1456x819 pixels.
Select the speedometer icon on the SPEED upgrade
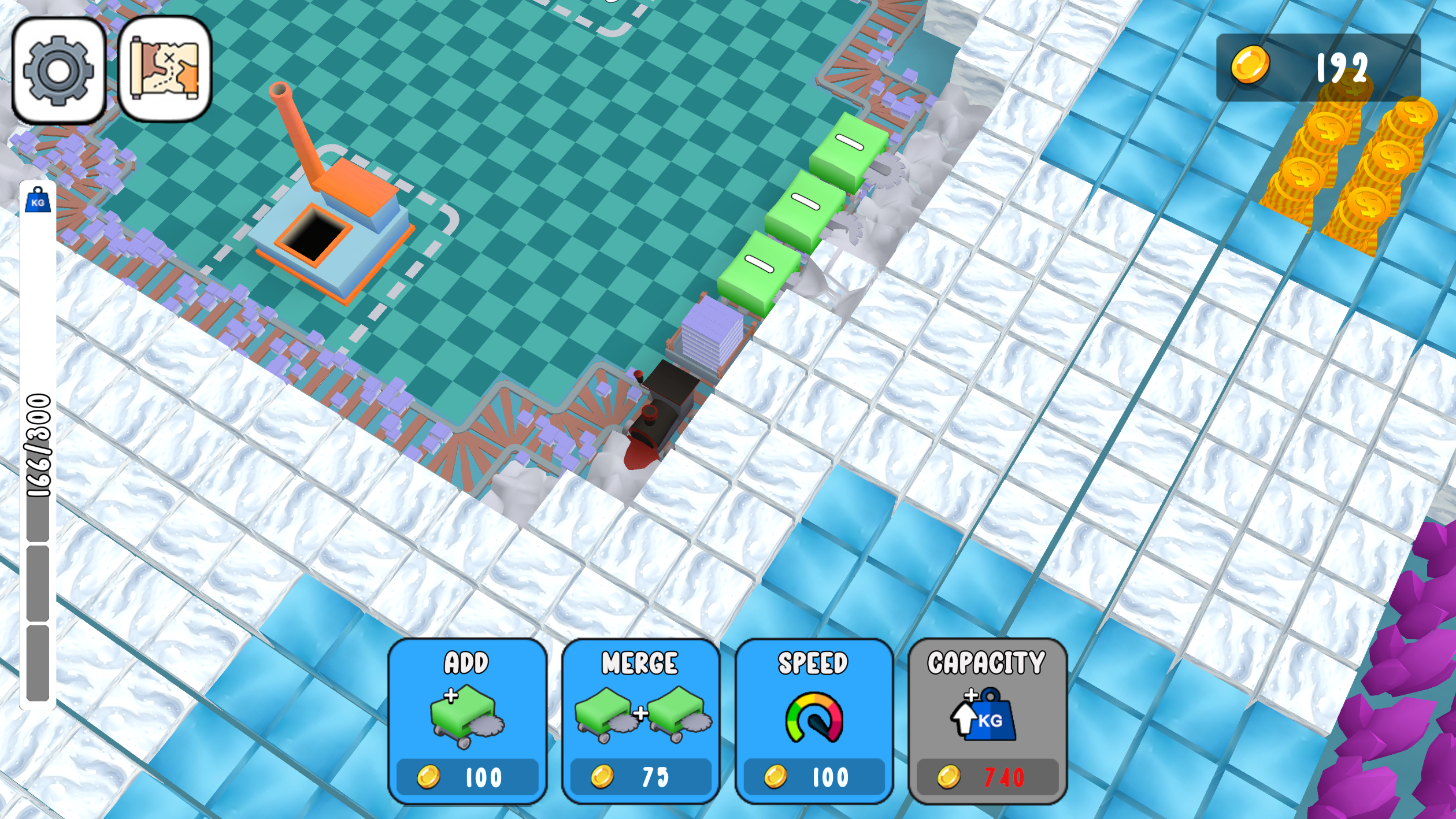pyautogui.click(x=814, y=717)
